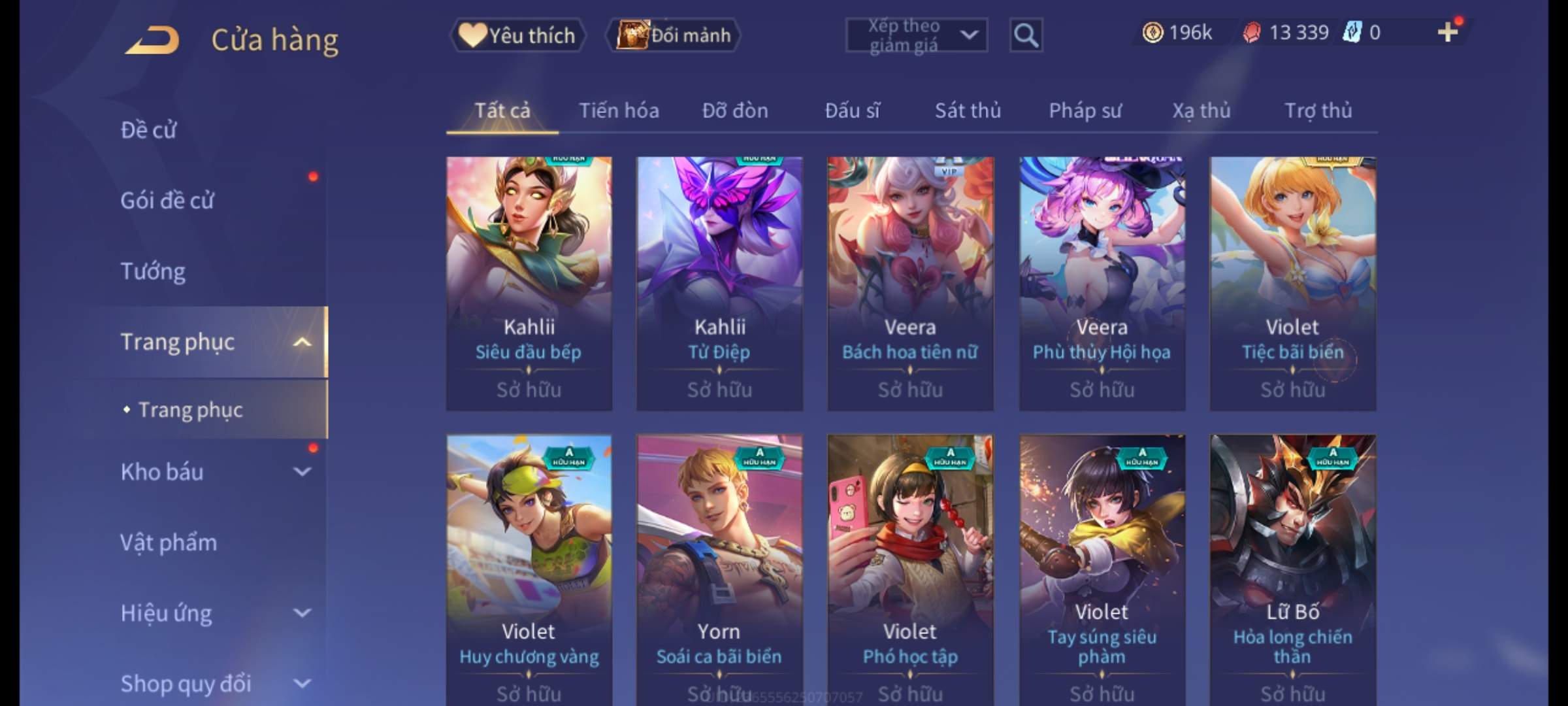The height and width of the screenshot is (706, 1568).
Task: Go back using the arrow button
Action: tap(152, 39)
